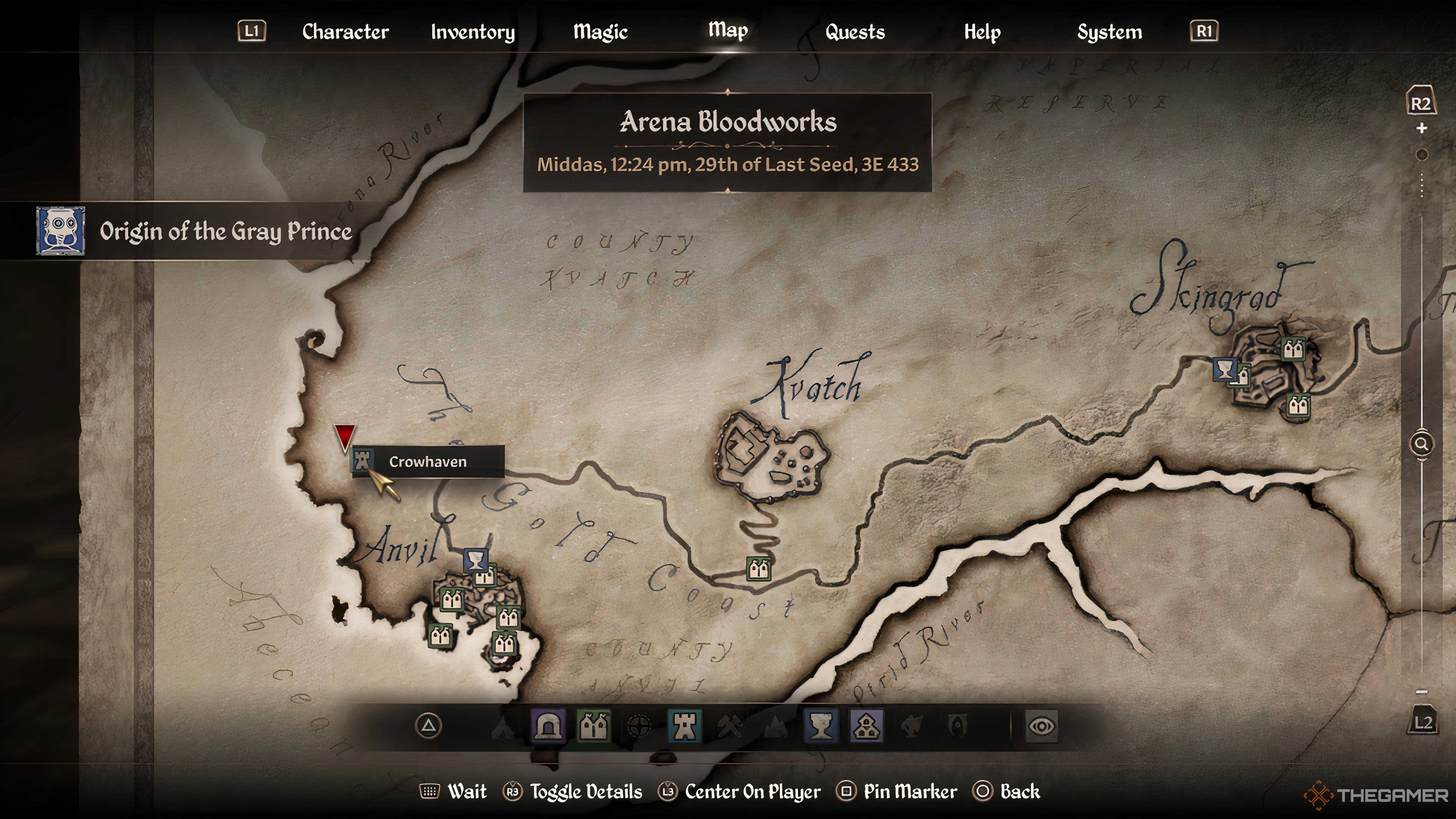Viewport: 1456px width, 819px height.
Task: Click the eye icon to toggle marker visibility
Action: 1041,726
